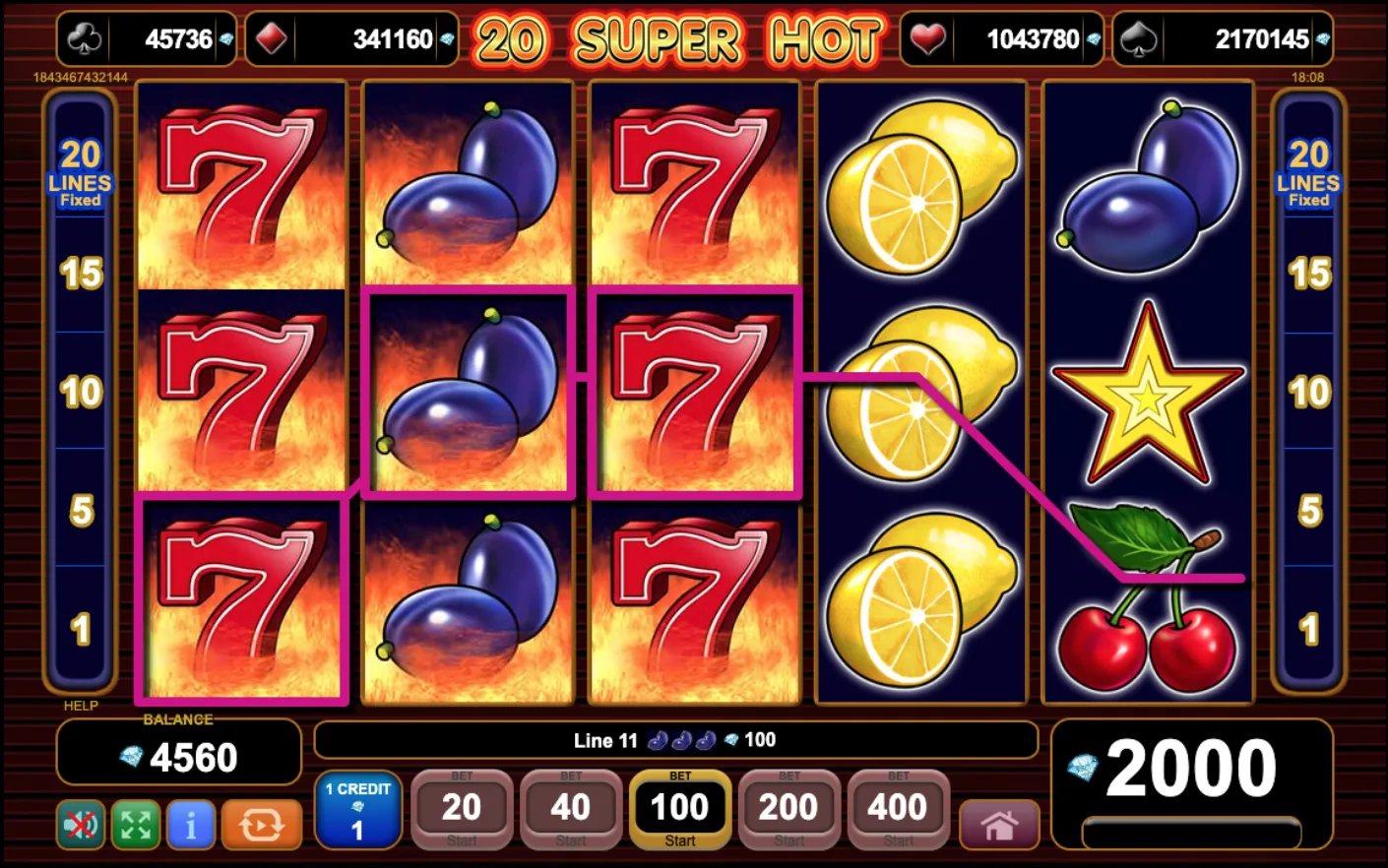Select the diamonds jackpot card
This screenshot has width=1388, height=868.
click(351, 39)
